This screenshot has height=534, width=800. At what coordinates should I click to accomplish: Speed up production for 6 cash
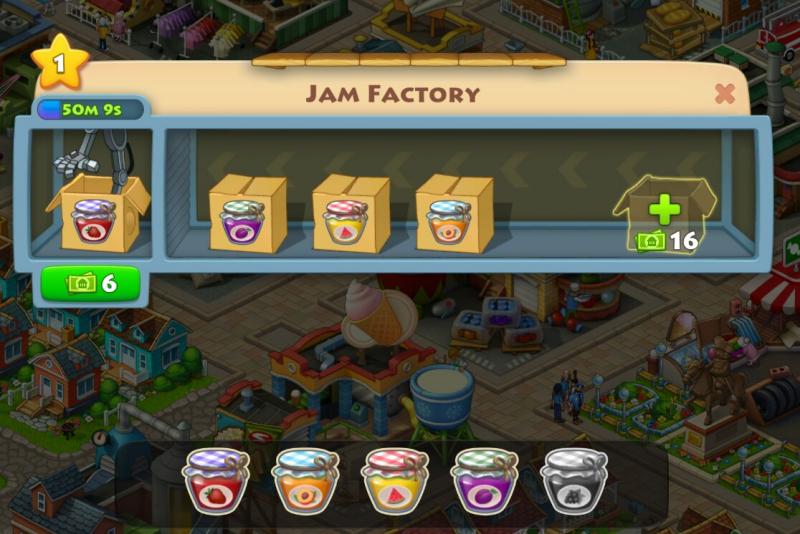92,284
